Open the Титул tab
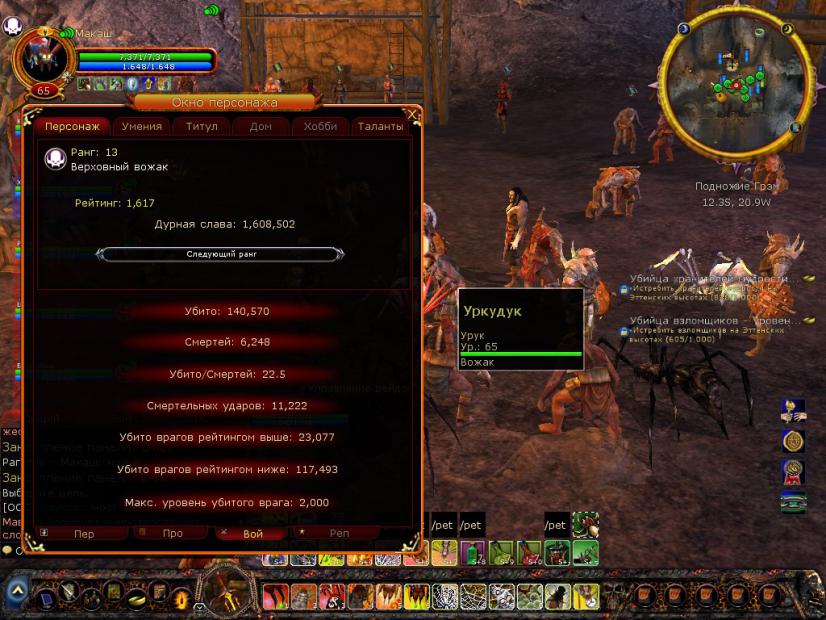 (201, 127)
